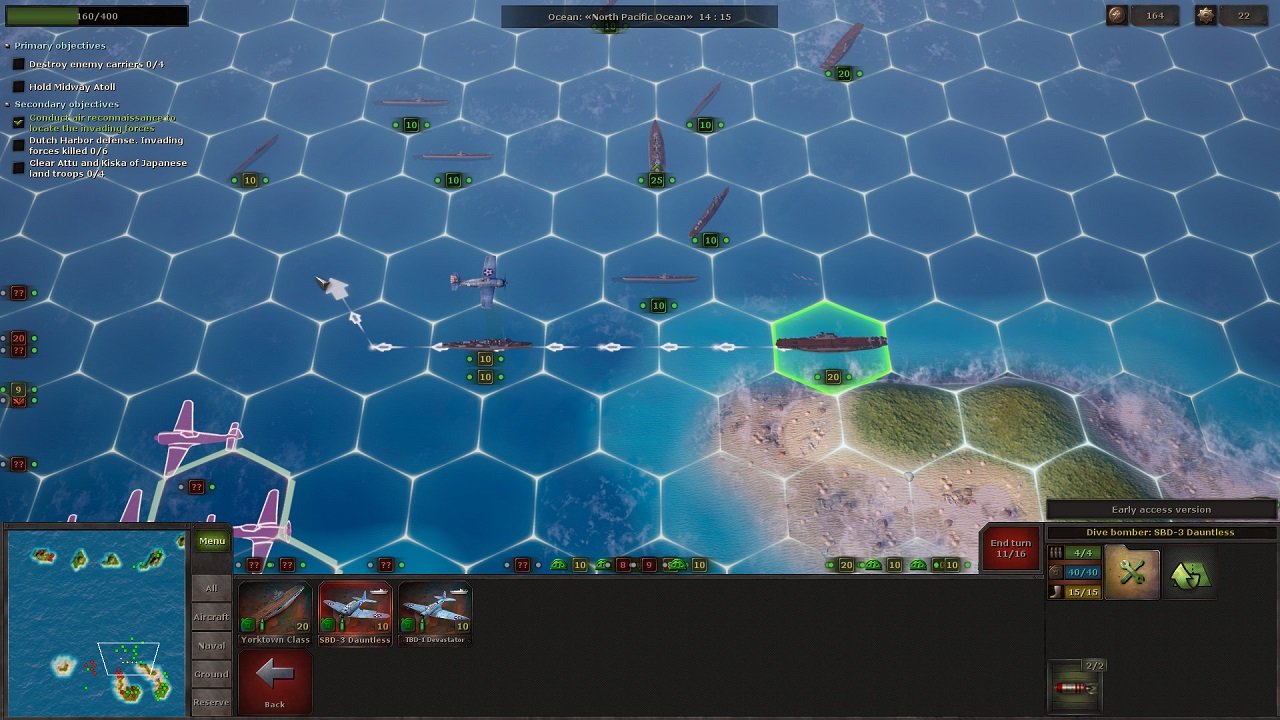The height and width of the screenshot is (720, 1280).
Task: Uncheck the air reconnaissance objective
Action: (19, 121)
